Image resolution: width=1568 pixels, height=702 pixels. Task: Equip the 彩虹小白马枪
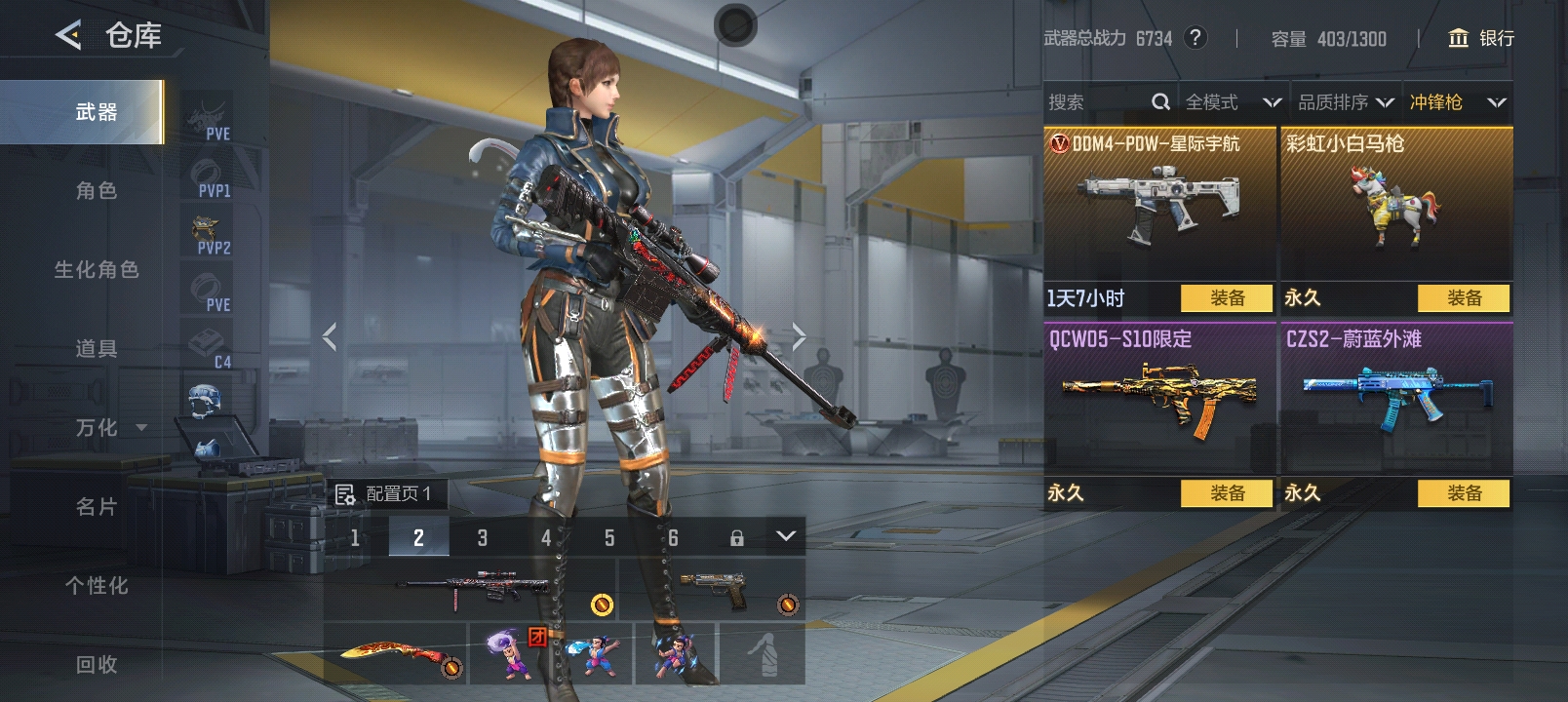pyautogui.click(x=1464, y=298)
